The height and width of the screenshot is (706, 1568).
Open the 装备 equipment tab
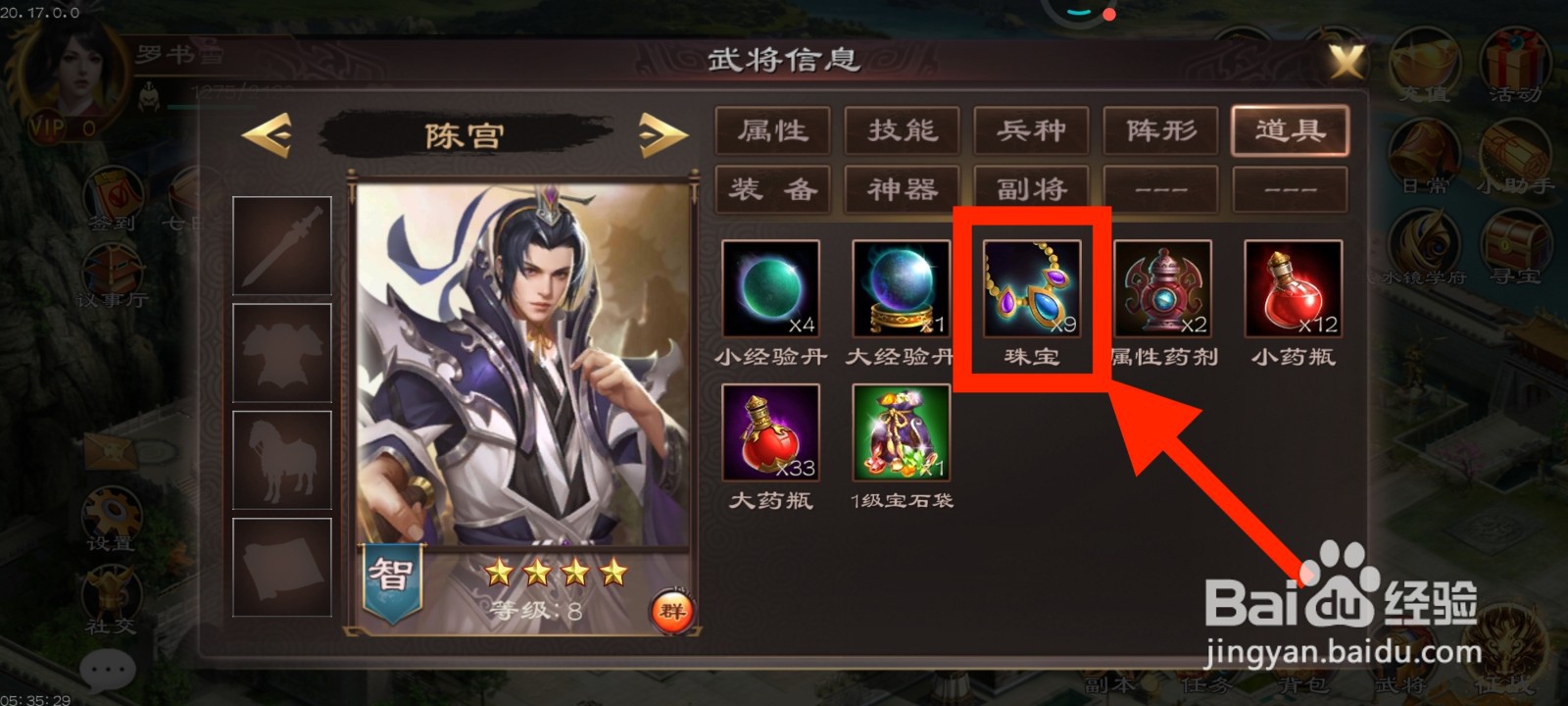771,189
